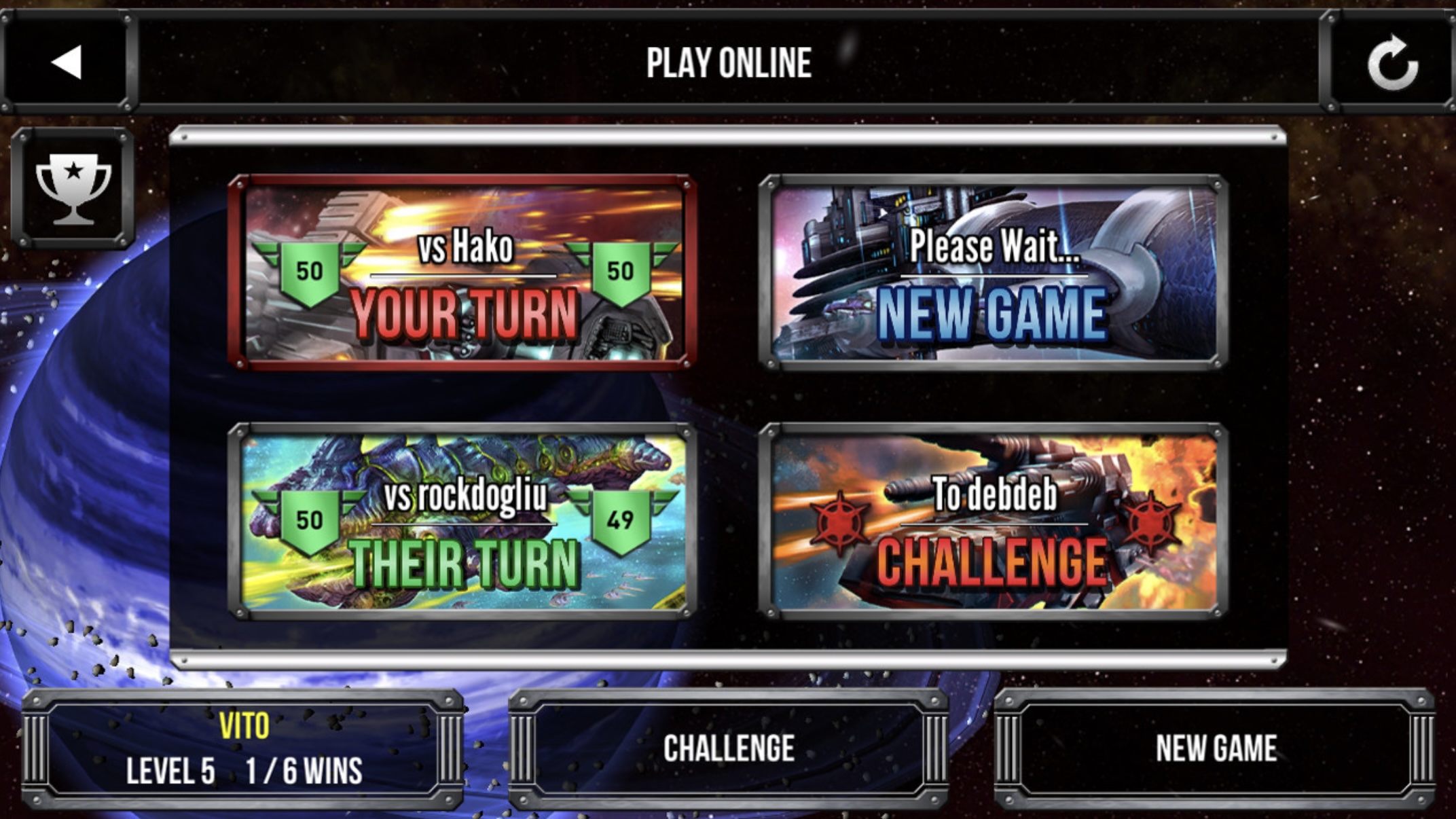This screenshot has height=819, width=1456.
Task: Go back using the left arrow button
Action: click(x=67, y=62)
